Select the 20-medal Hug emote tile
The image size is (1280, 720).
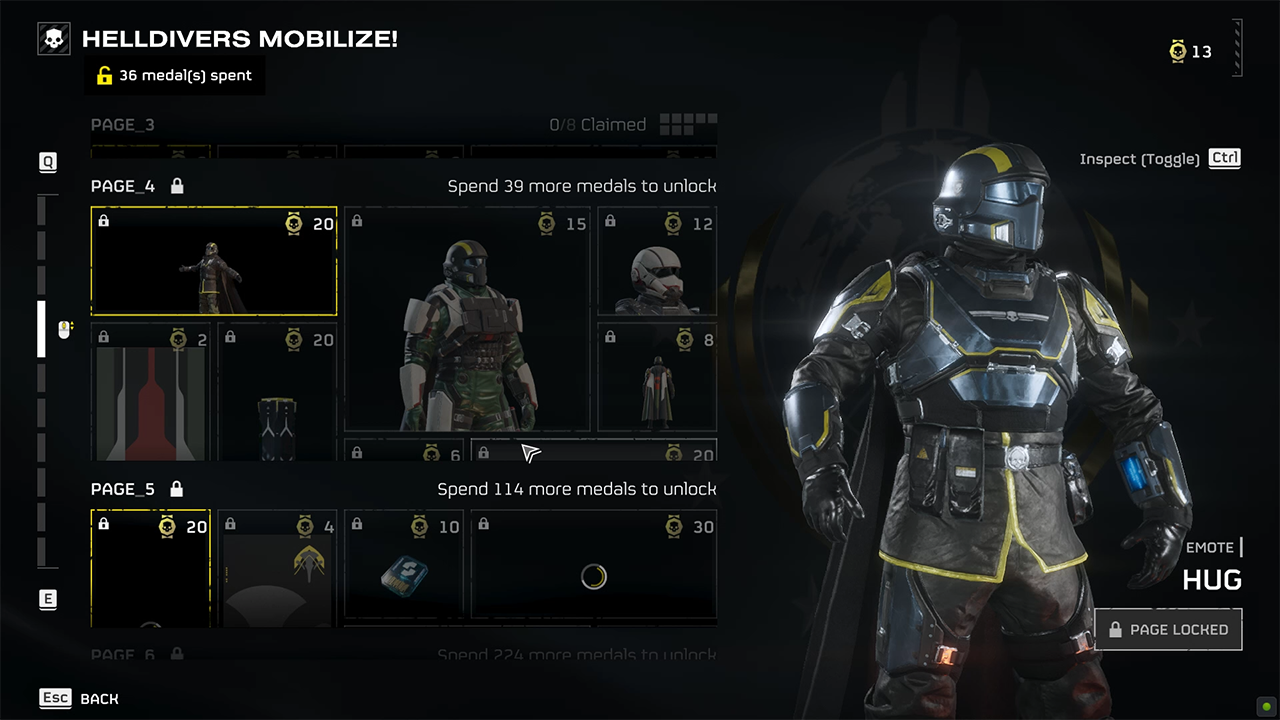214,261
